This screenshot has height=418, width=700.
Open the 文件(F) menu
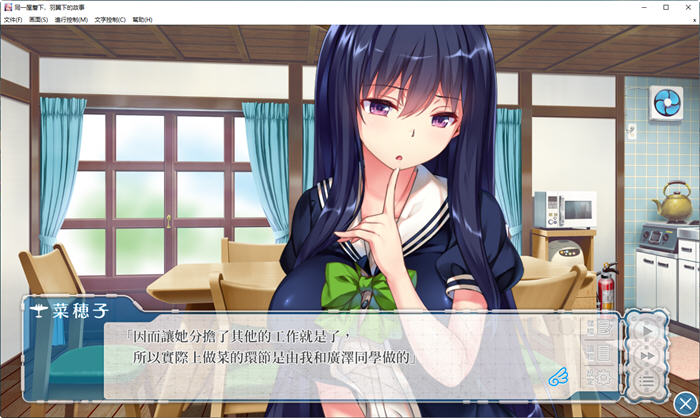point(13,19)
